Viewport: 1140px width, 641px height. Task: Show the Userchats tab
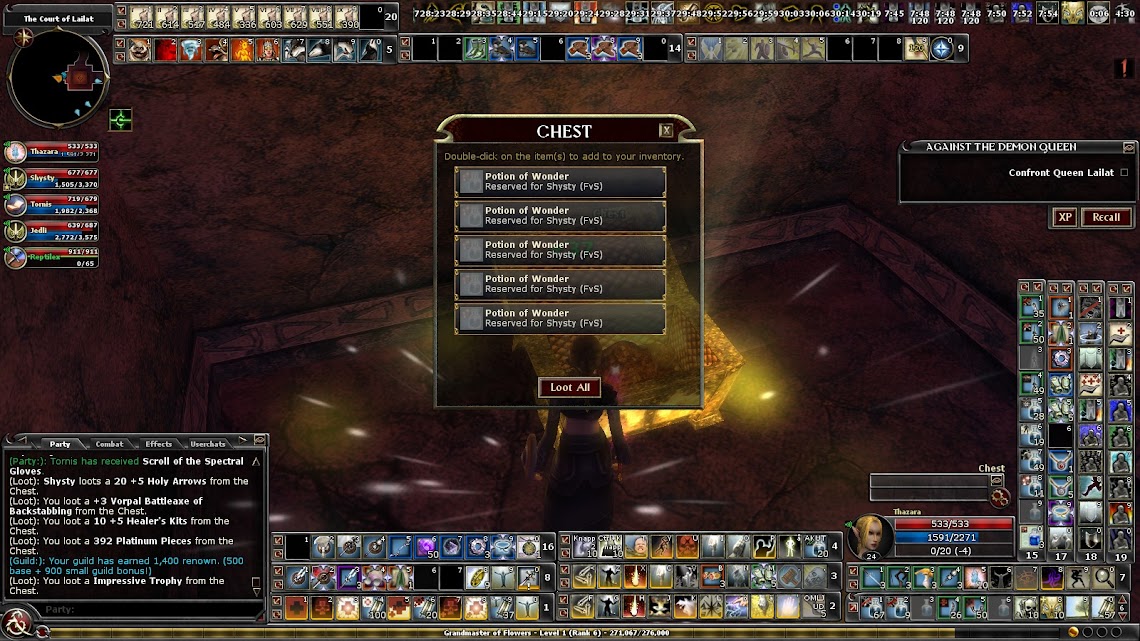tap(208, 444)
